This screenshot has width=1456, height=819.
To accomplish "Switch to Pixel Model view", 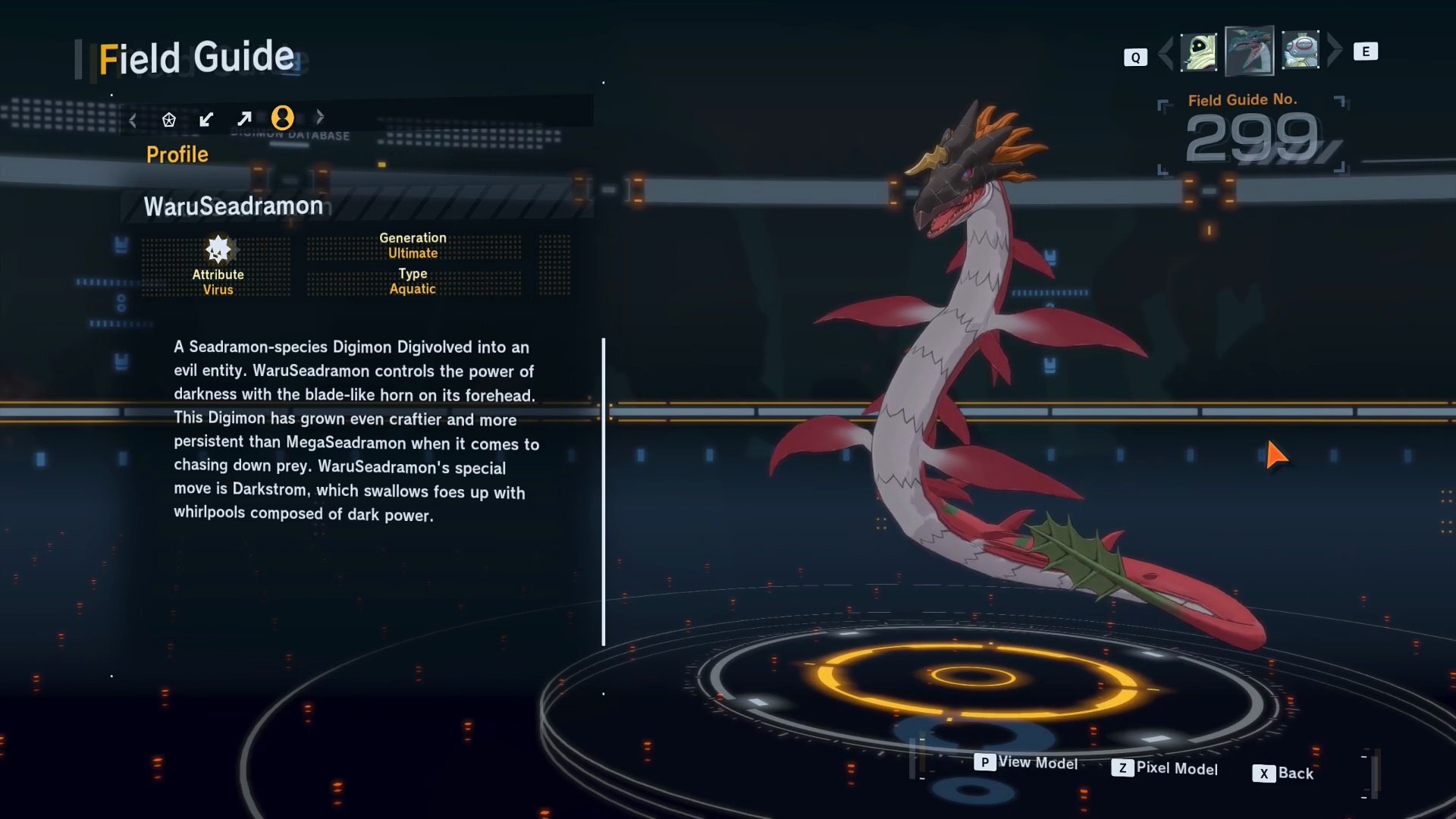I will 1165,768.
